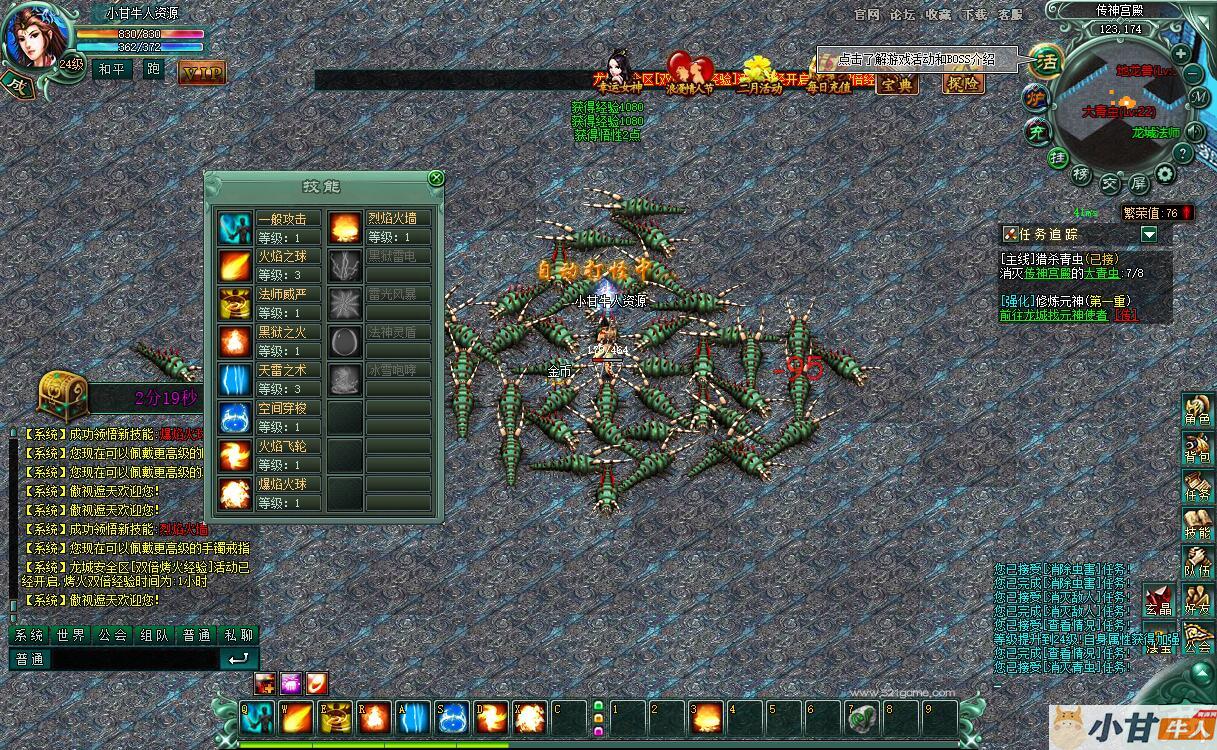1217x750 pixels.
Task: Zoom in the minimap with the plus button
Action: pos(1181,53)
